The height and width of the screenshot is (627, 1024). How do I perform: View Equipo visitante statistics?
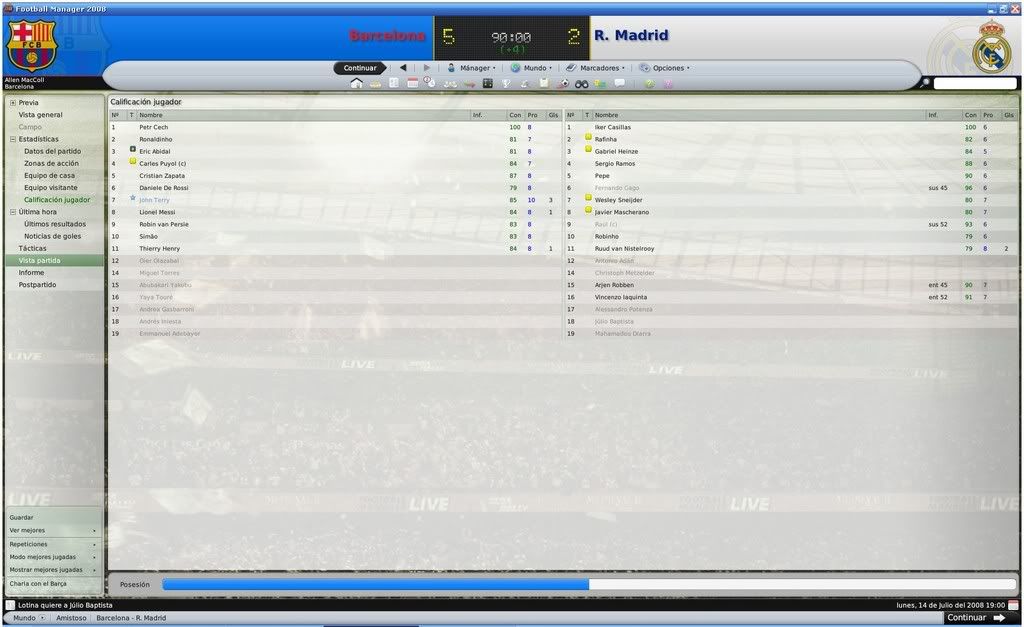51,187
